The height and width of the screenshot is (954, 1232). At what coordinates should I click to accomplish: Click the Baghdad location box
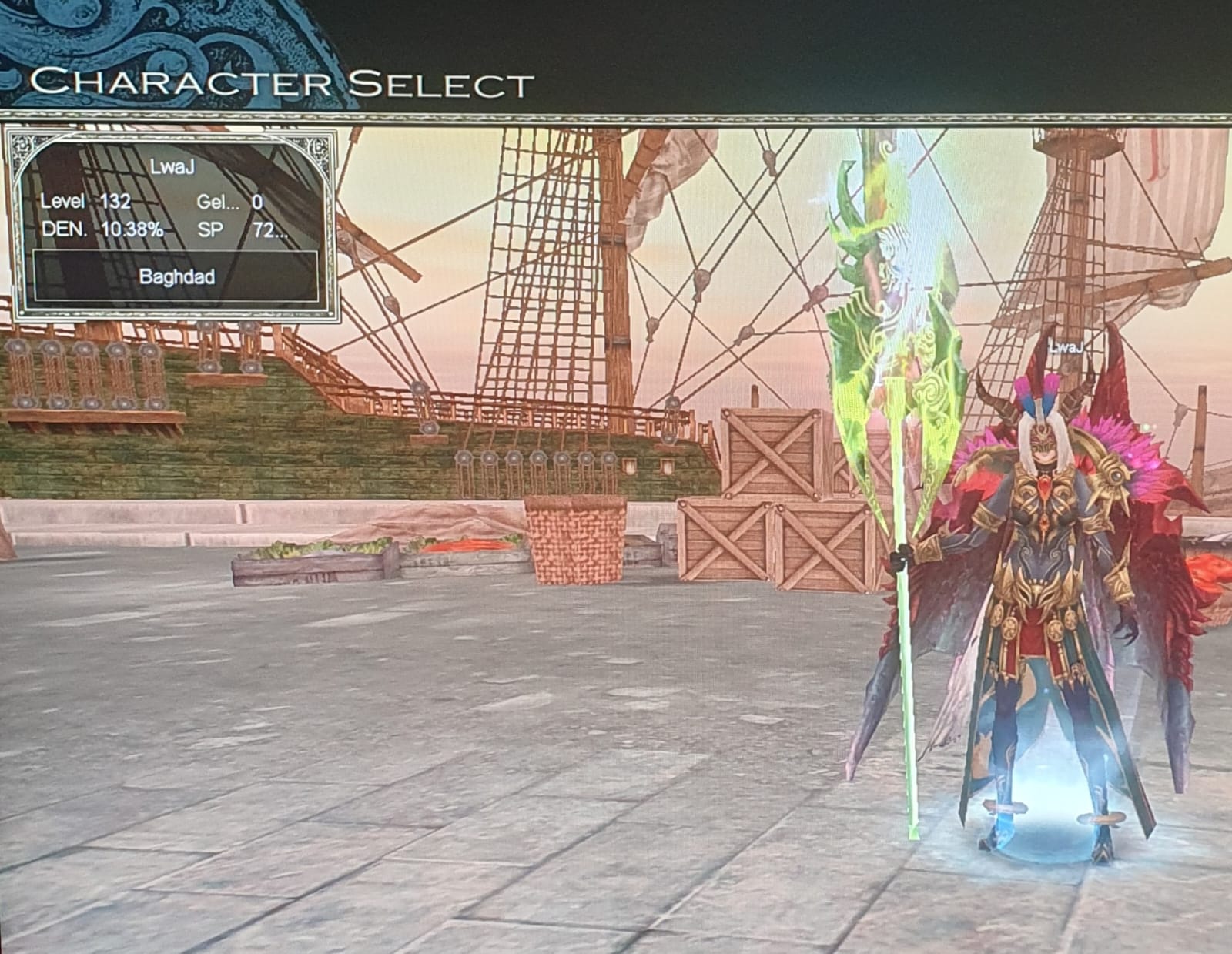coord(176,276)
